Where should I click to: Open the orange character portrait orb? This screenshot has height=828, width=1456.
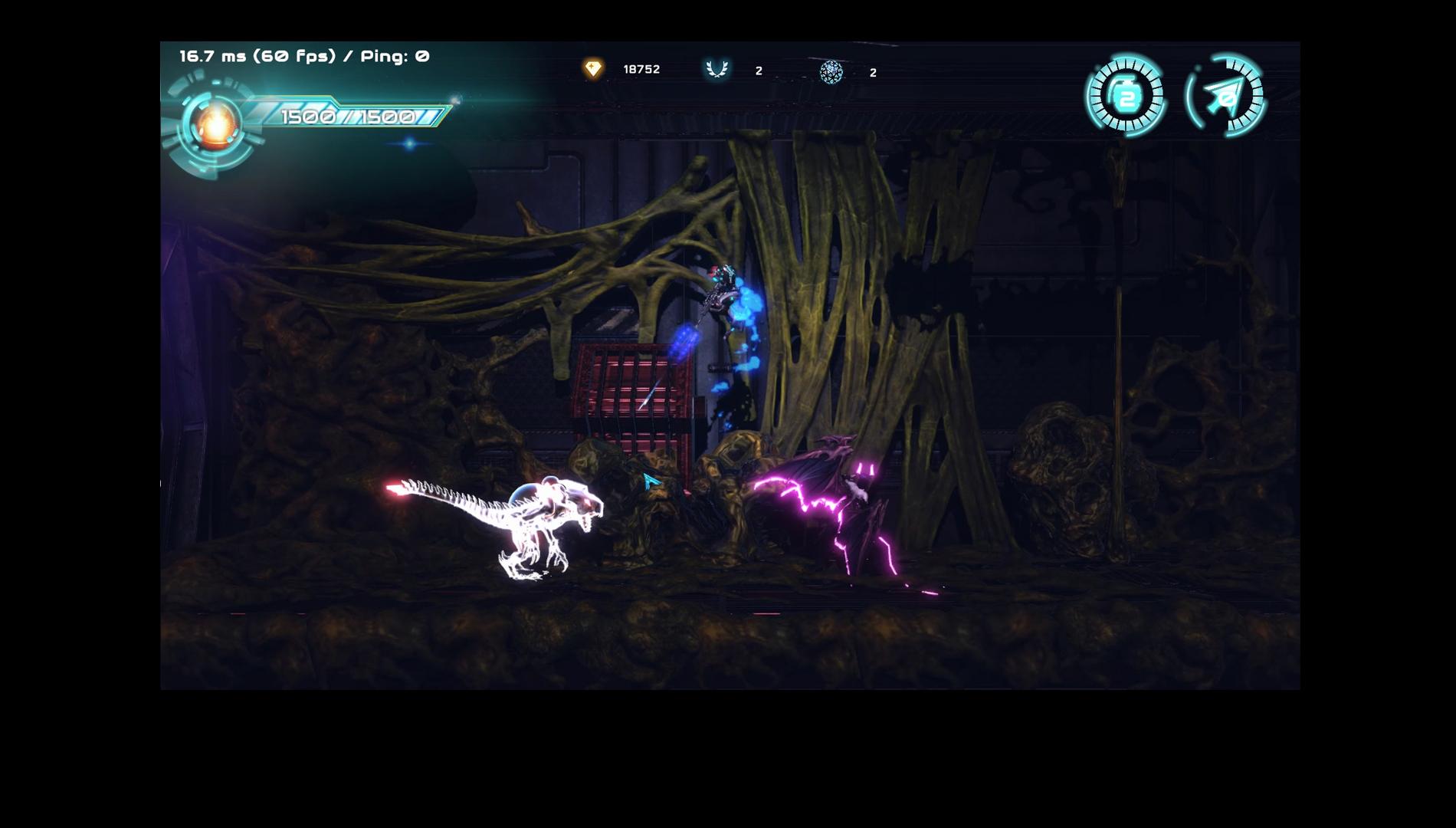point(216,124)
